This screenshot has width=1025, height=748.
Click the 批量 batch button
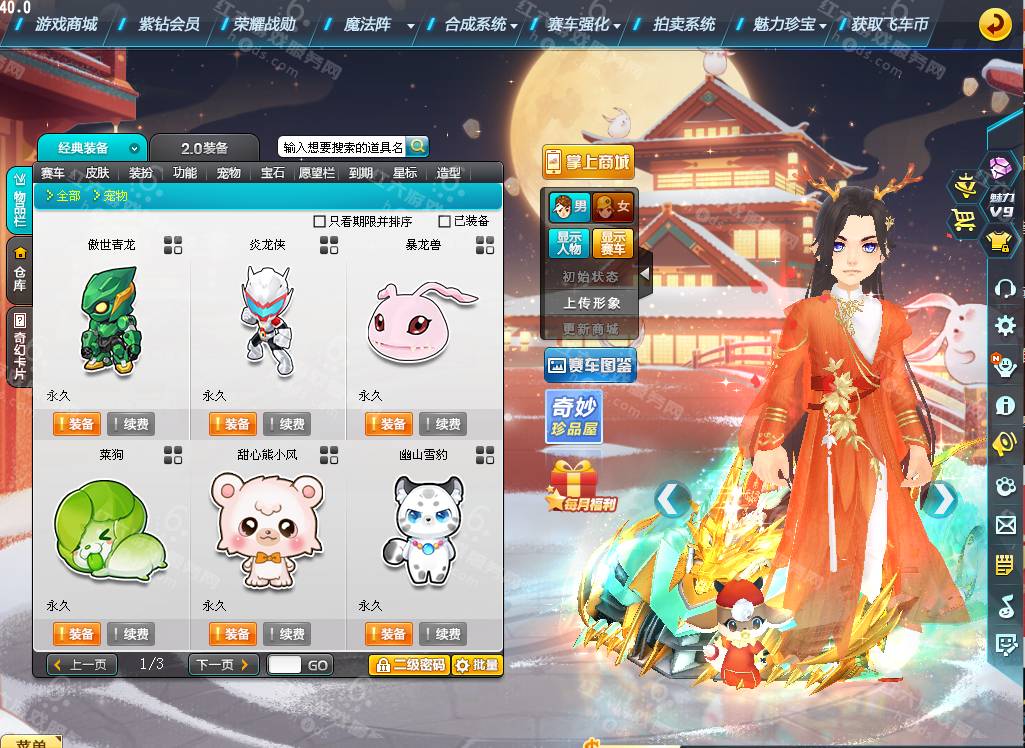click(476, 665)
